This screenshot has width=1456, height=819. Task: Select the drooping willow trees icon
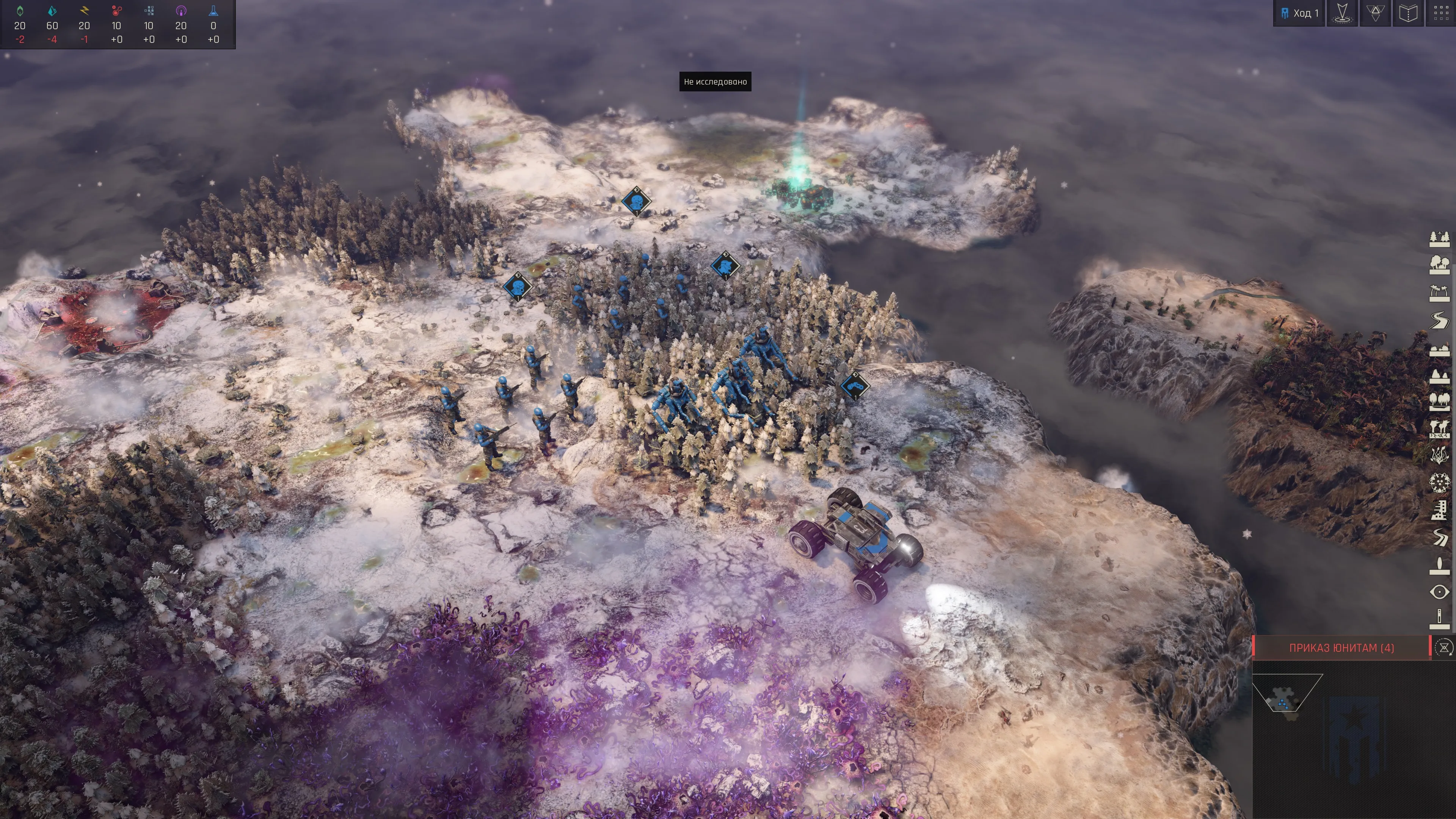pos(1440,401)
